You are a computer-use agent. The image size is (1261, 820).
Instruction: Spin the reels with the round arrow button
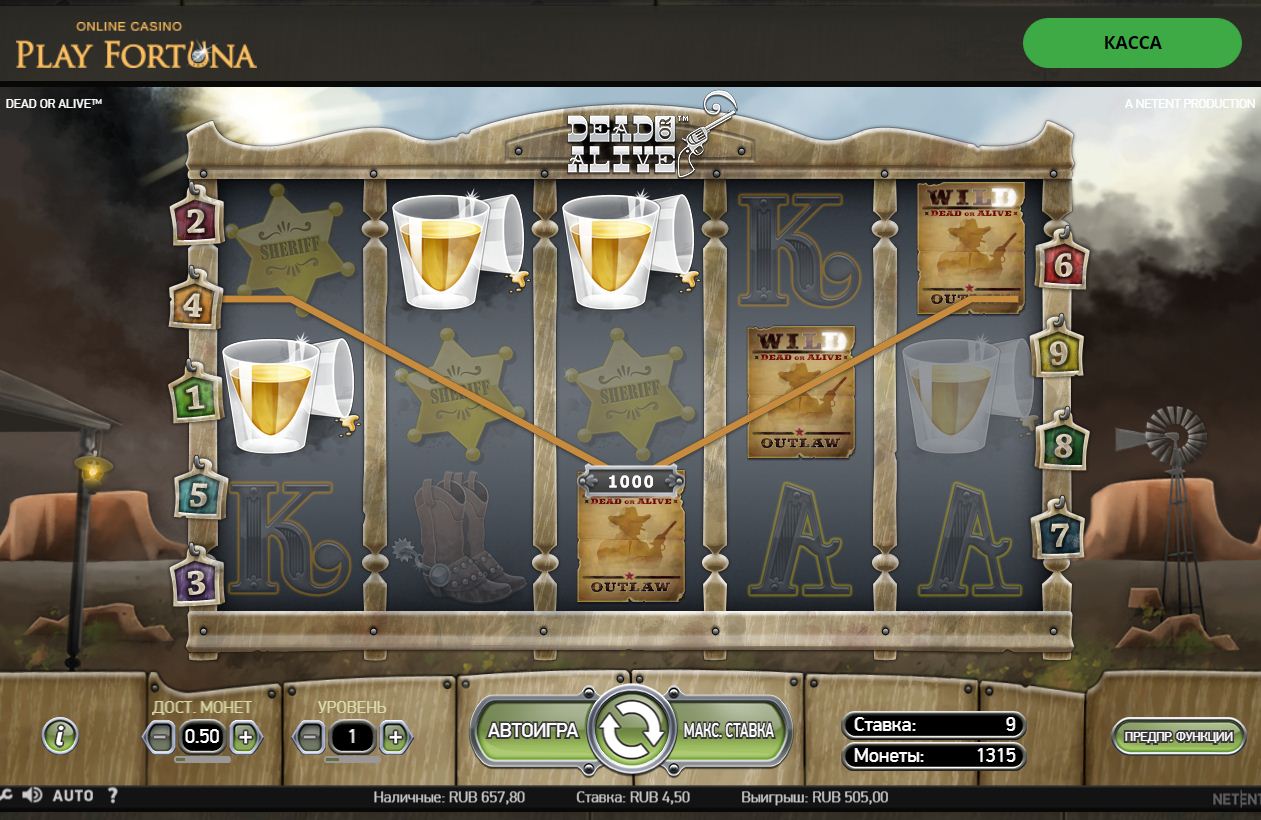[630, 731]
